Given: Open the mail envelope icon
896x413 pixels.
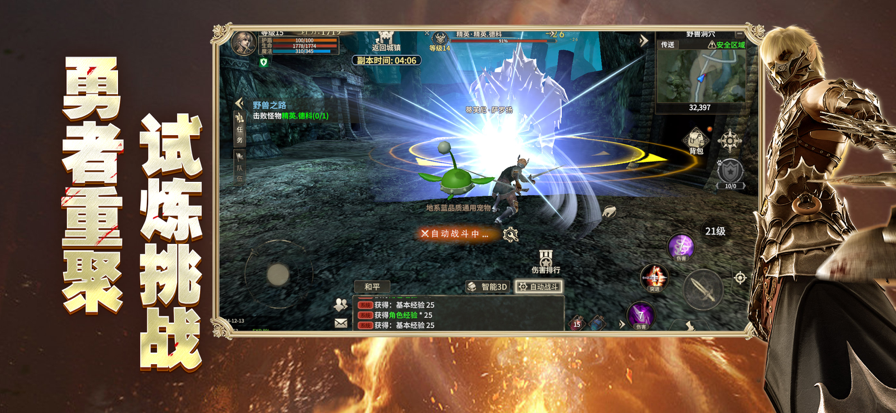Looking at the screenshot, I should click(x=341, y=323).
